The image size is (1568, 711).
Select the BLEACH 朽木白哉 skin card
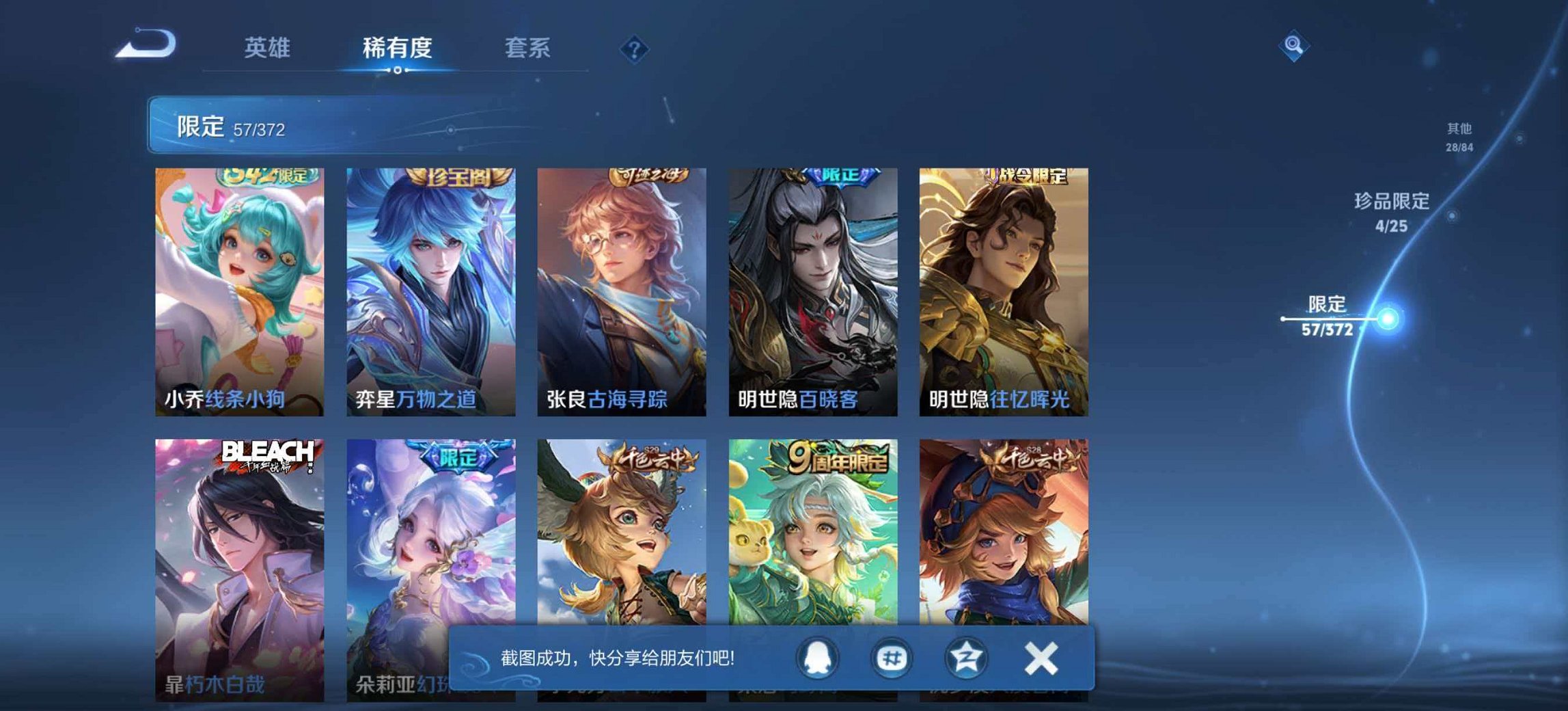point(240,561)
